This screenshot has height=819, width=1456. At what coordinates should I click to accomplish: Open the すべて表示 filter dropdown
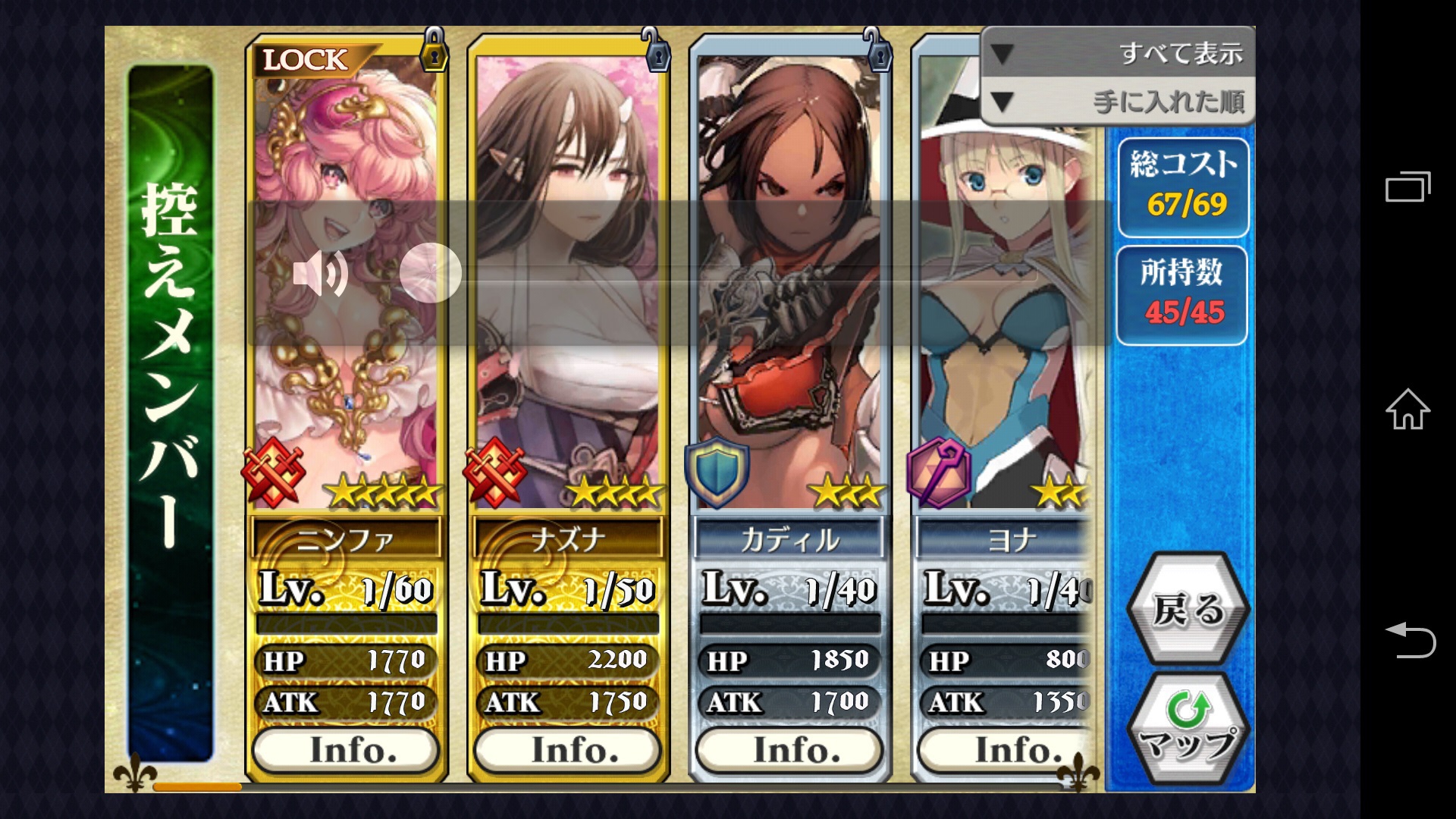[x=1118, y=53]
